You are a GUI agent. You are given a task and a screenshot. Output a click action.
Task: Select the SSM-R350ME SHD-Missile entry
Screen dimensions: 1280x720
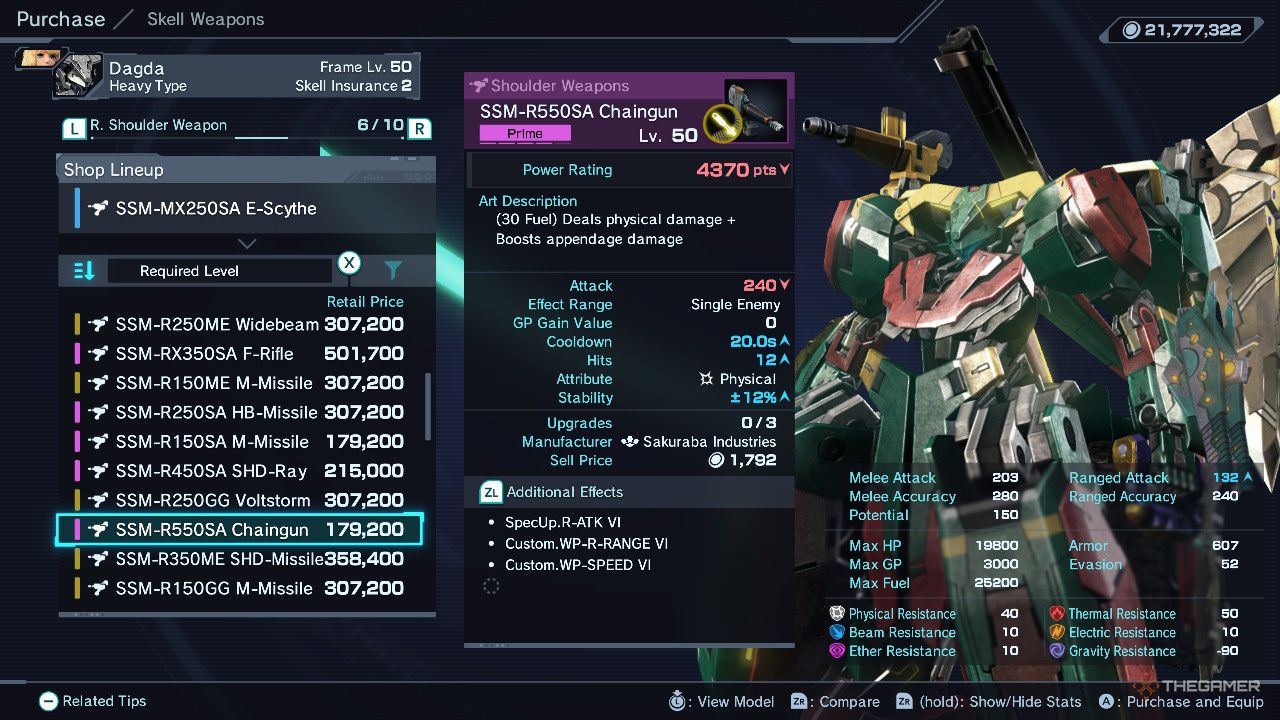click(x=240, y=559)
